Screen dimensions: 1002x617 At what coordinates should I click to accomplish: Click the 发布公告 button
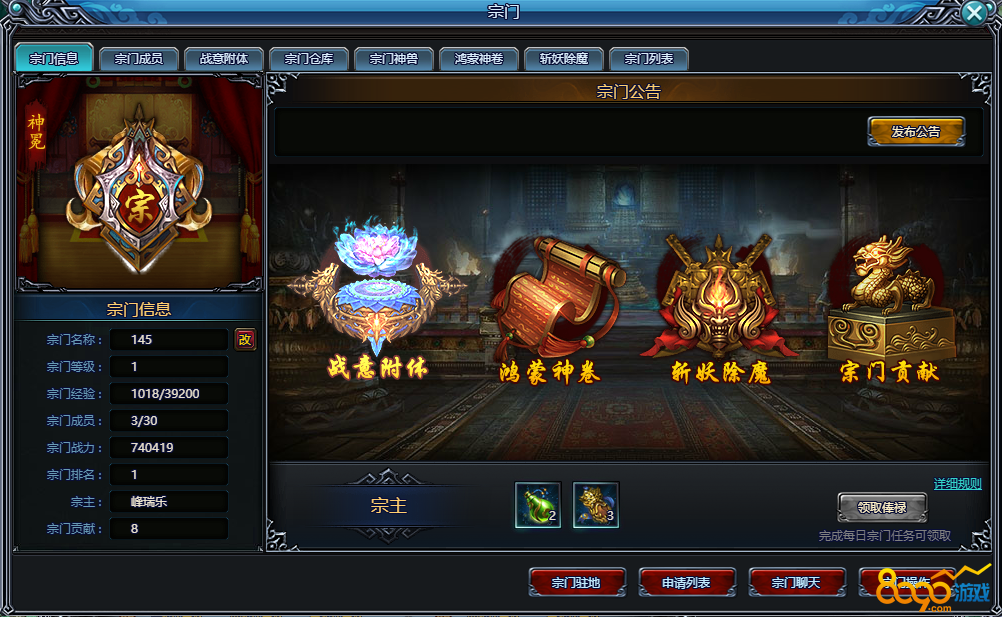[x=916, y=131]
